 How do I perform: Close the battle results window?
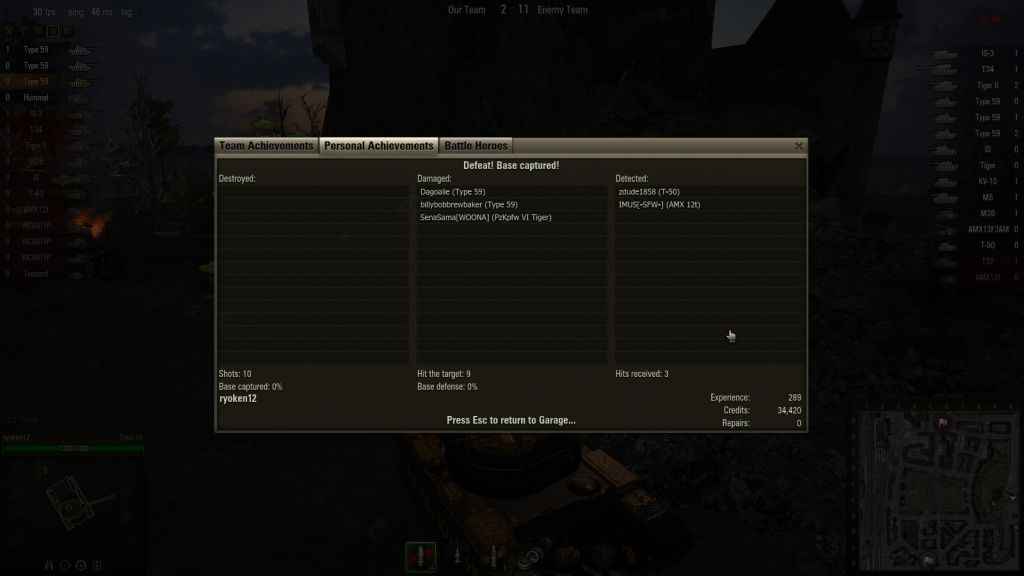(x=798, y=146)
